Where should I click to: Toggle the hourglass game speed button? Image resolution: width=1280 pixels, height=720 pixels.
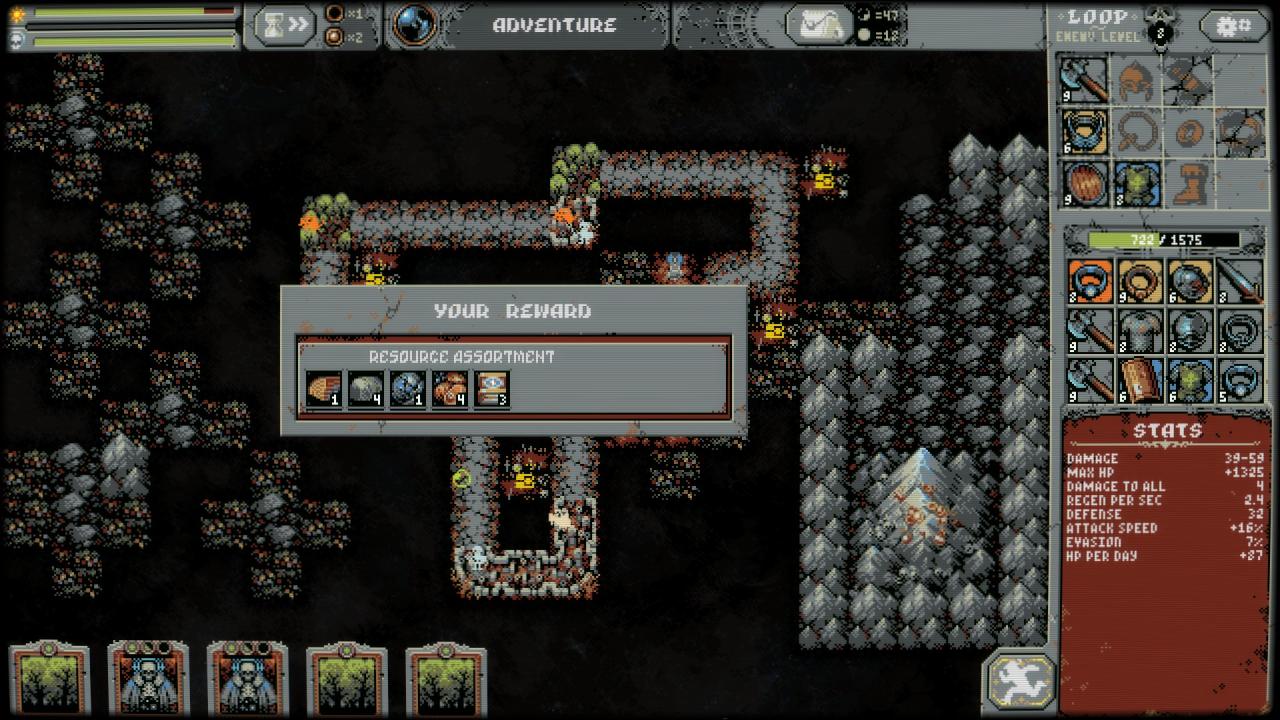point(285,26)
